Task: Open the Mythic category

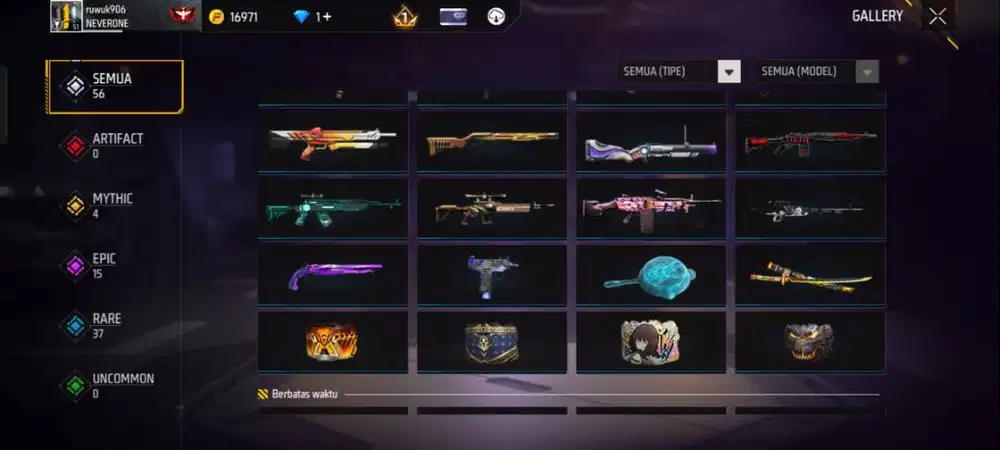Action: [x=110, y=206]
